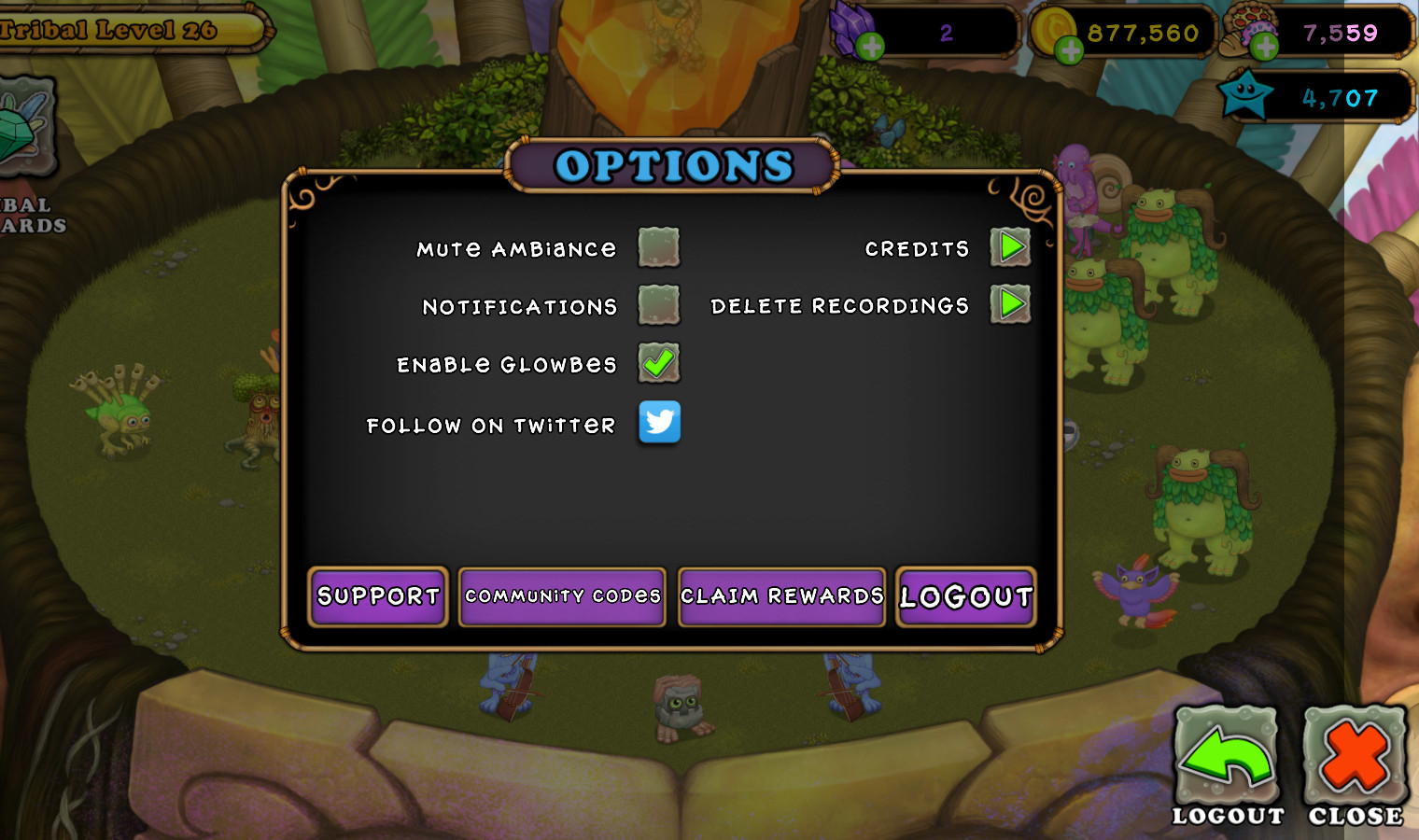Enable Notifications checkbox
This screenshot has height=840, width=1419.
[x=659, y=305]
